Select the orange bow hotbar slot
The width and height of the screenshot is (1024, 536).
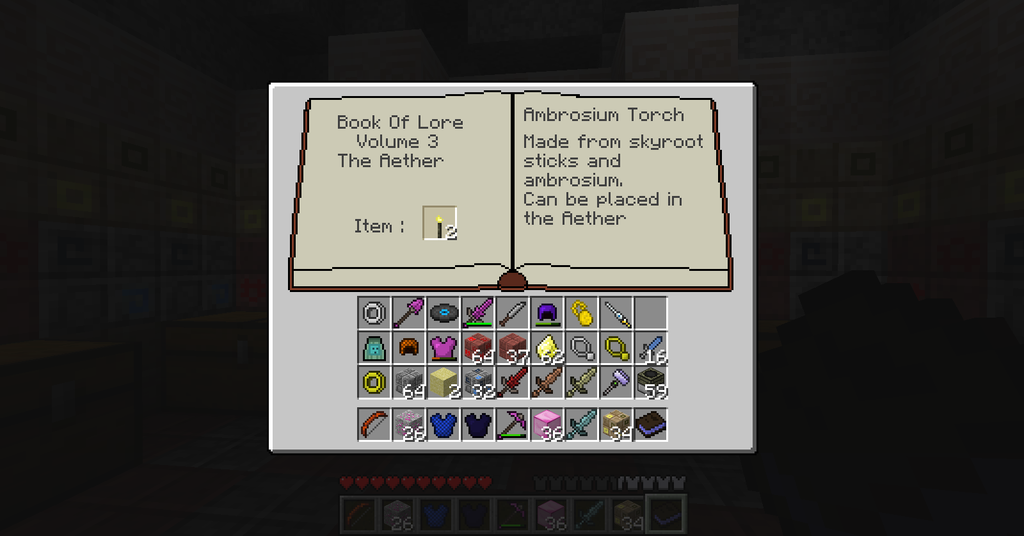374,424
